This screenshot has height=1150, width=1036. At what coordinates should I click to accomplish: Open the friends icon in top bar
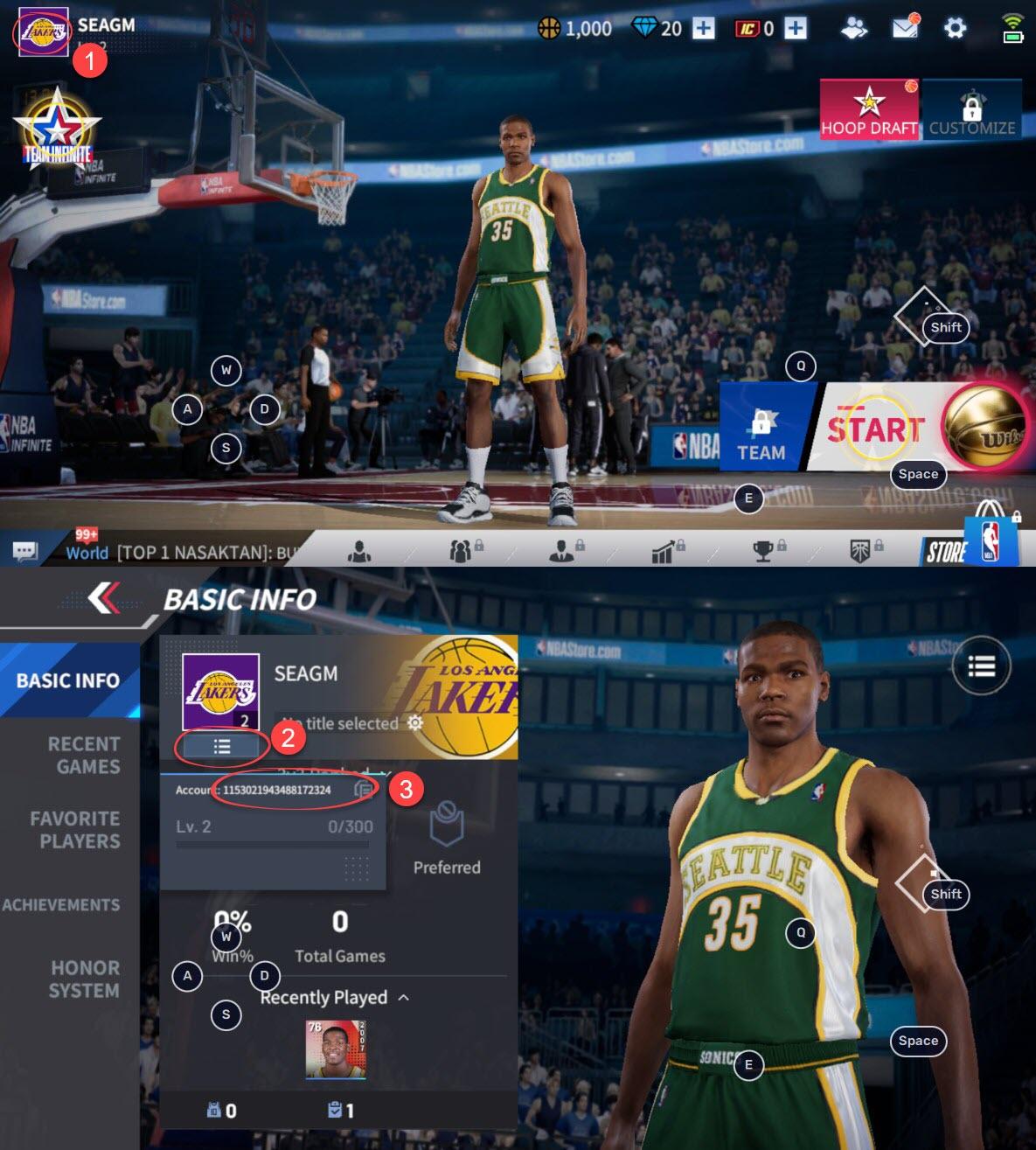coord(854,28)
